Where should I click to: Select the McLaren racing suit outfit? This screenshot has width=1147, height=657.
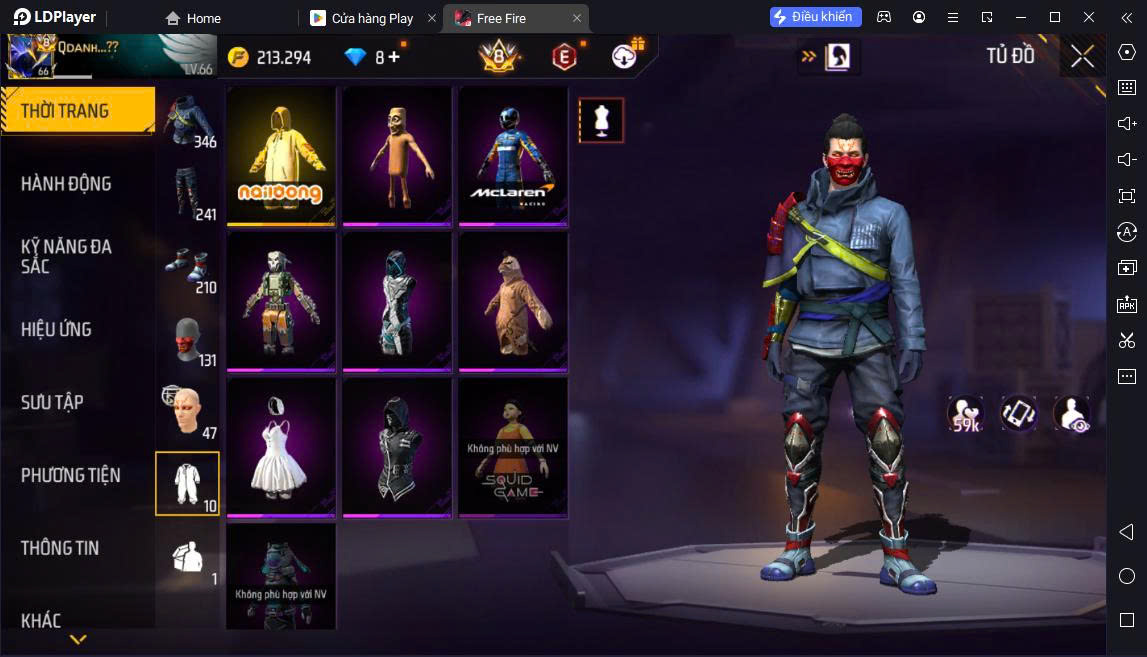pyautogui.click(x=513, y=155)
